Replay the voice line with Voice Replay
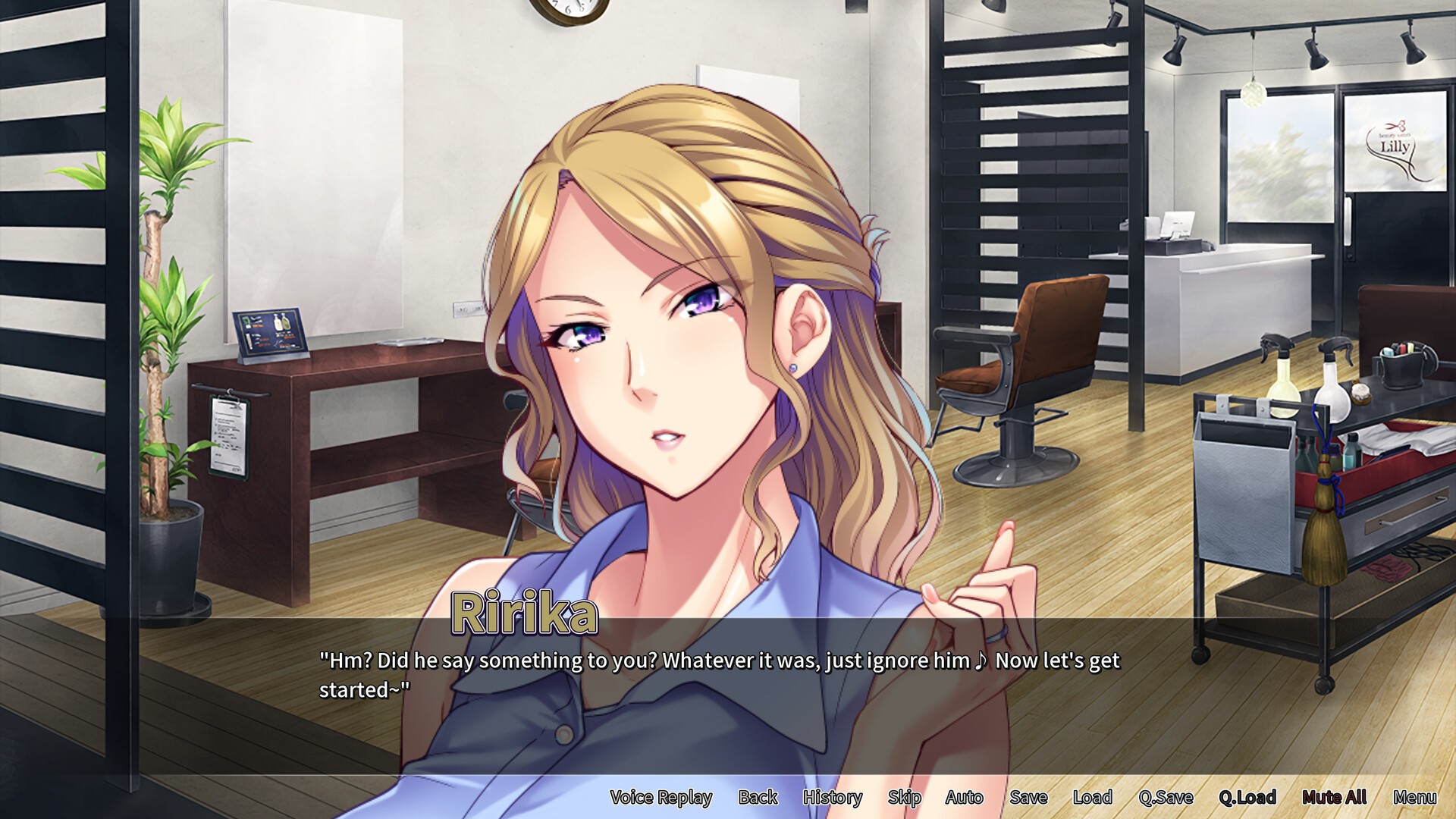 (x=661, y=797)
